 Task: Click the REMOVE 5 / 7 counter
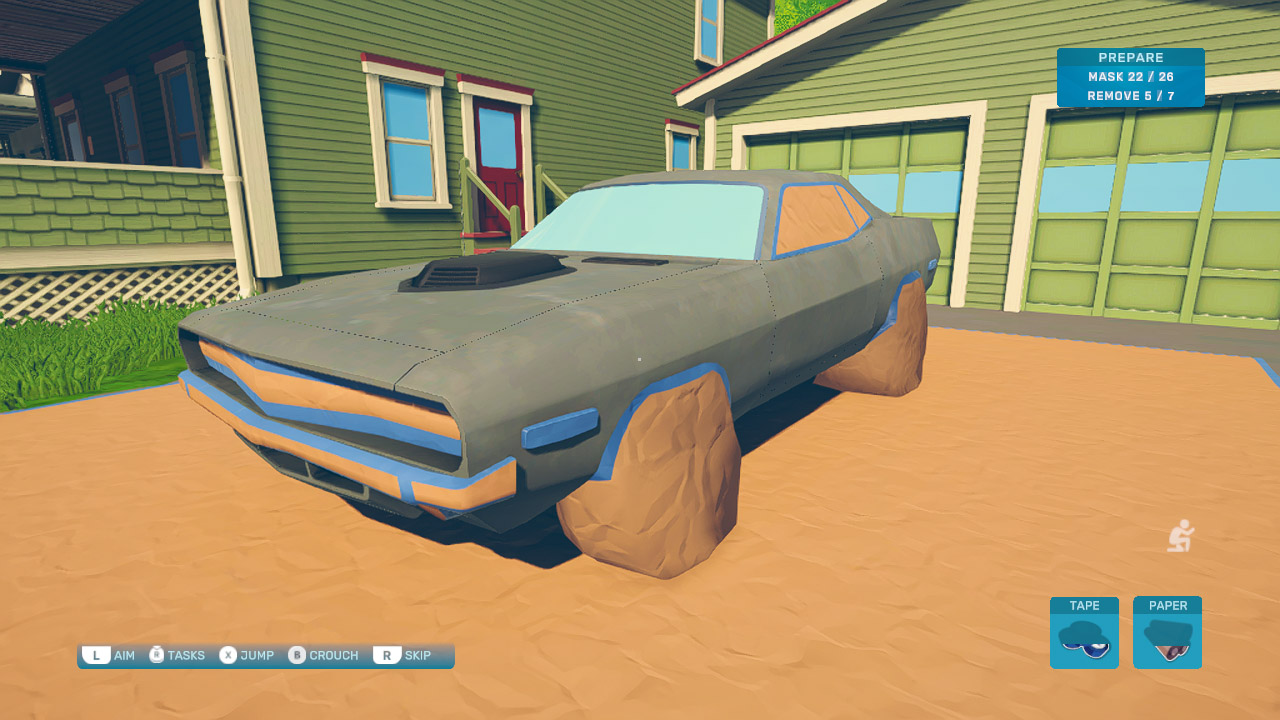coord(1131,96)
